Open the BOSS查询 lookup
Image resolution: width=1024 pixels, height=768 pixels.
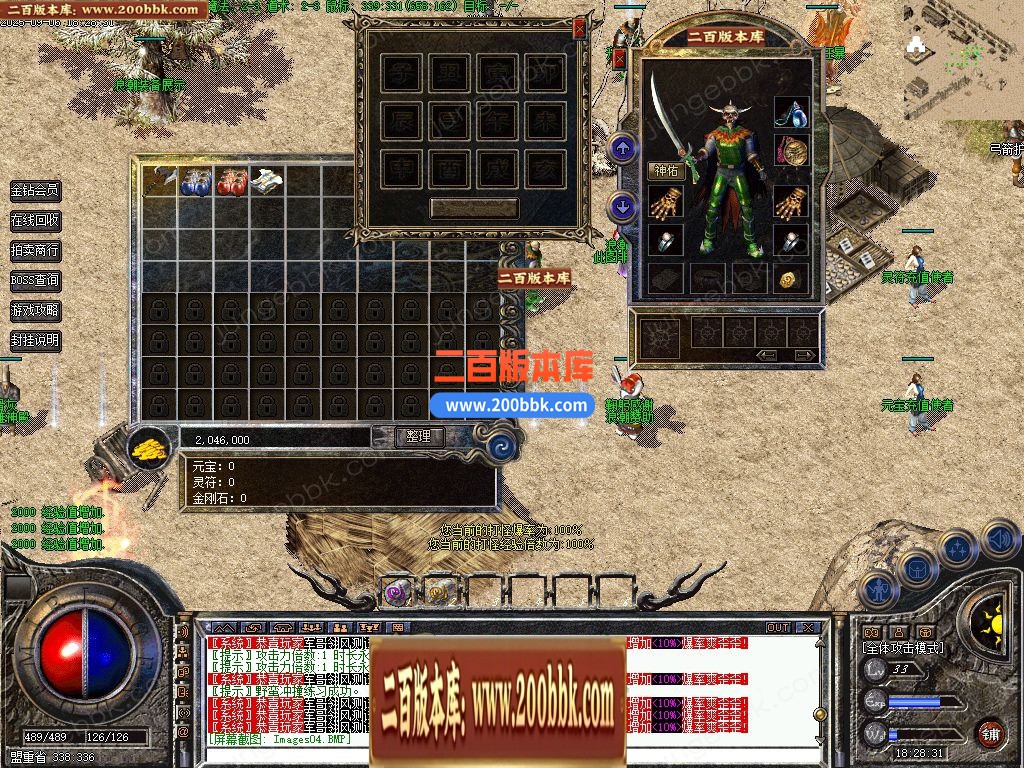(35, 281)
